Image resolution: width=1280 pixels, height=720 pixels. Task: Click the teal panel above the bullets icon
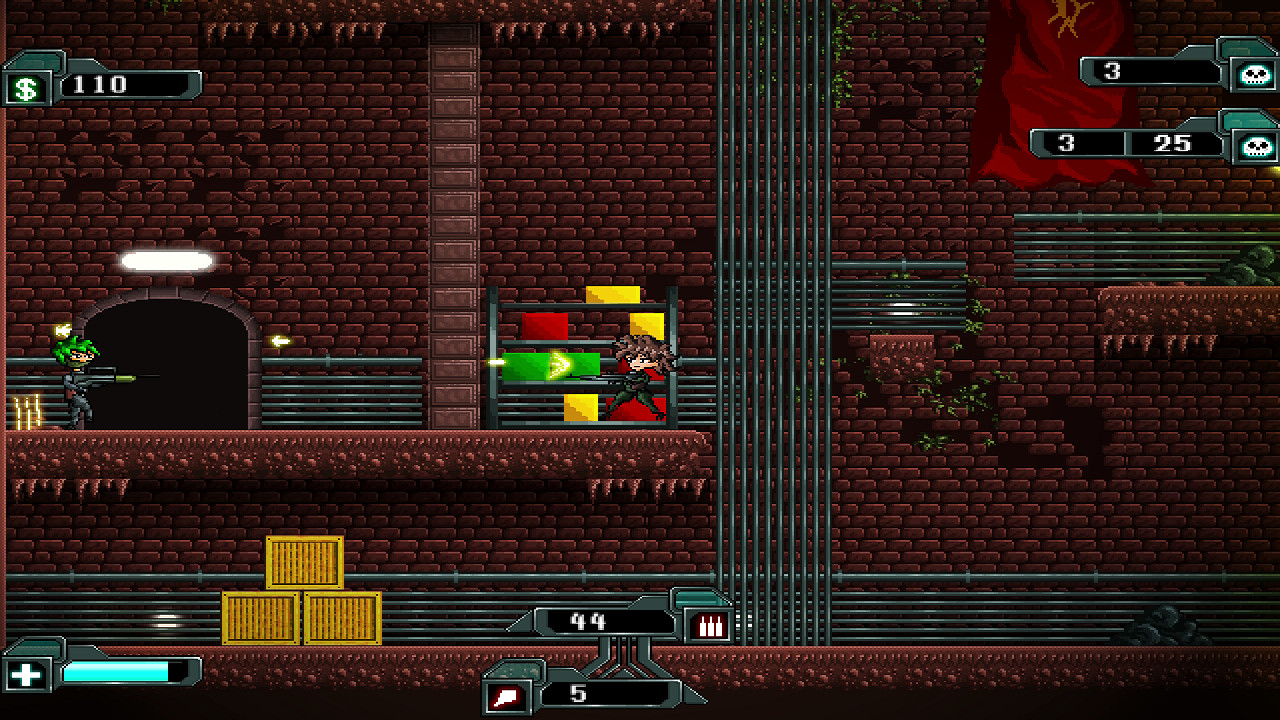click(700, 597)
